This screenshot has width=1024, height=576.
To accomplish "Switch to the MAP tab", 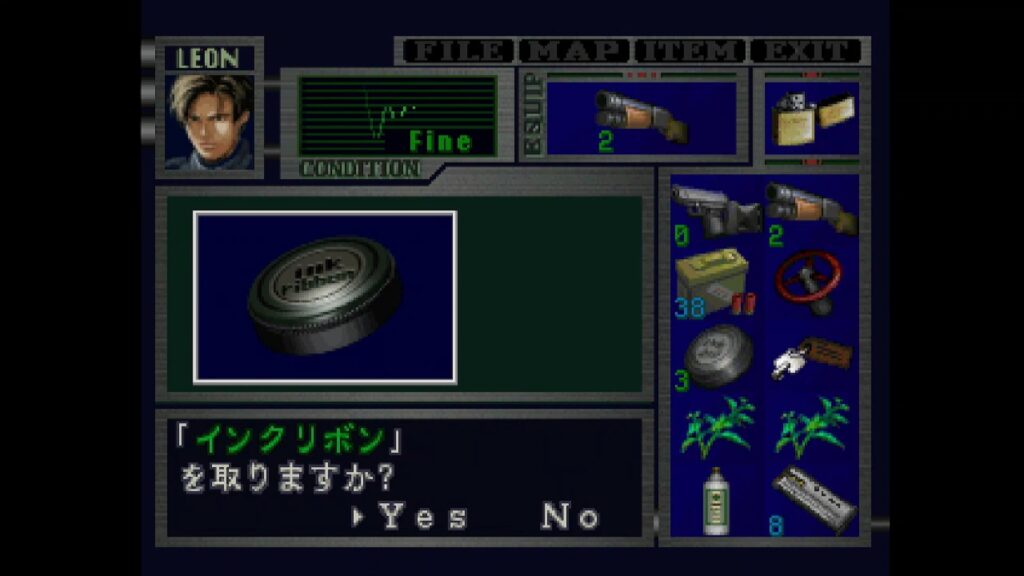I will pos(579,51).
